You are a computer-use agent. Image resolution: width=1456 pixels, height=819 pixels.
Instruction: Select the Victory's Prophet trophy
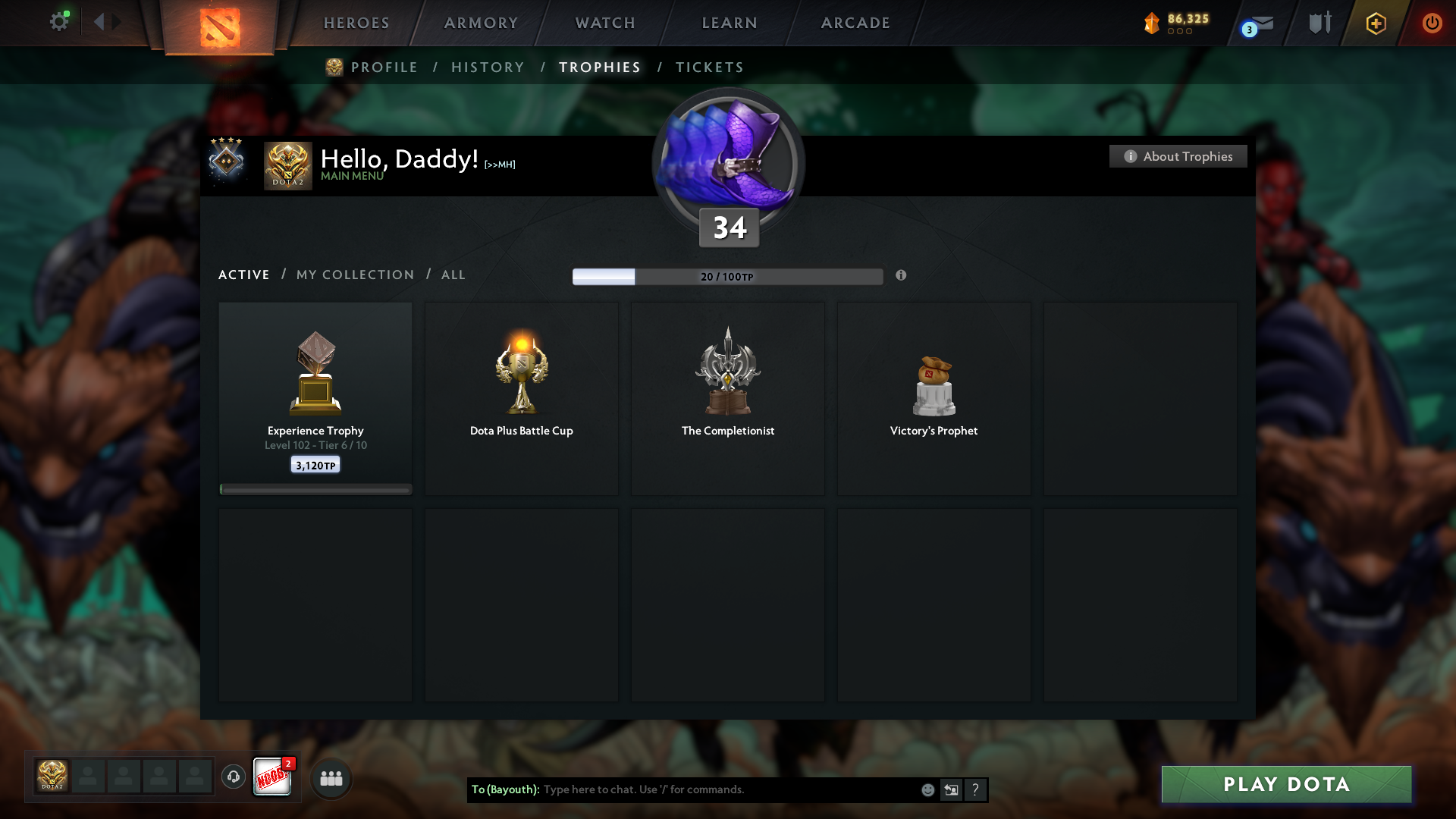point(934,398)
